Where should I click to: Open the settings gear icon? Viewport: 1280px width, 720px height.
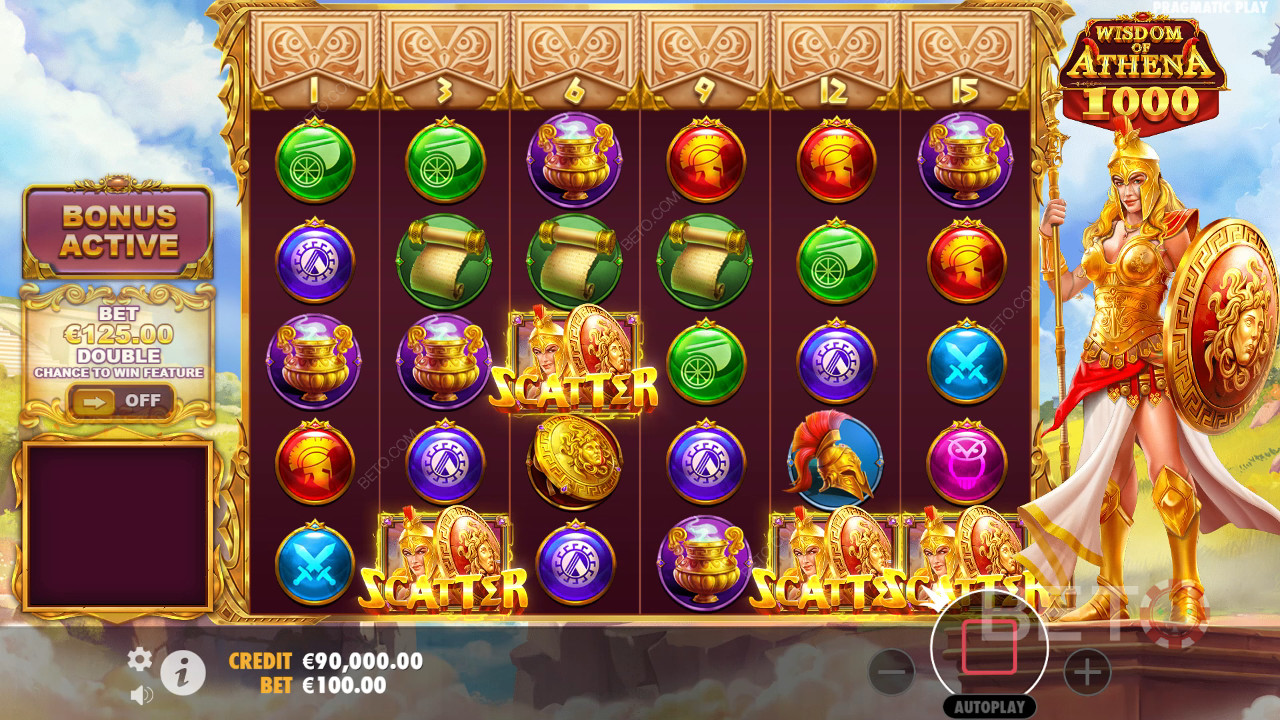(140, 658)
